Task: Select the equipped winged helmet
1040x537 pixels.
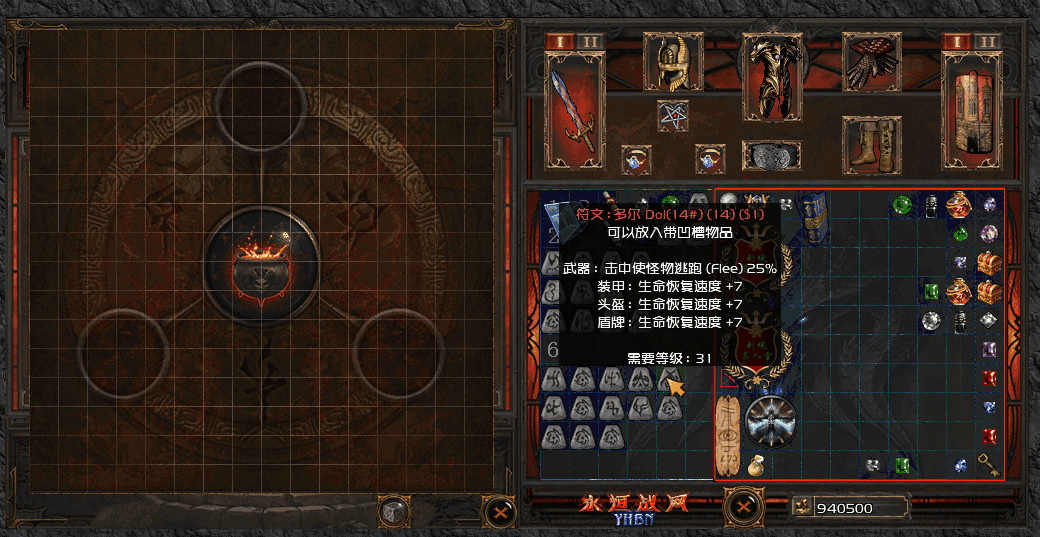Action: (x=671, y=64)
